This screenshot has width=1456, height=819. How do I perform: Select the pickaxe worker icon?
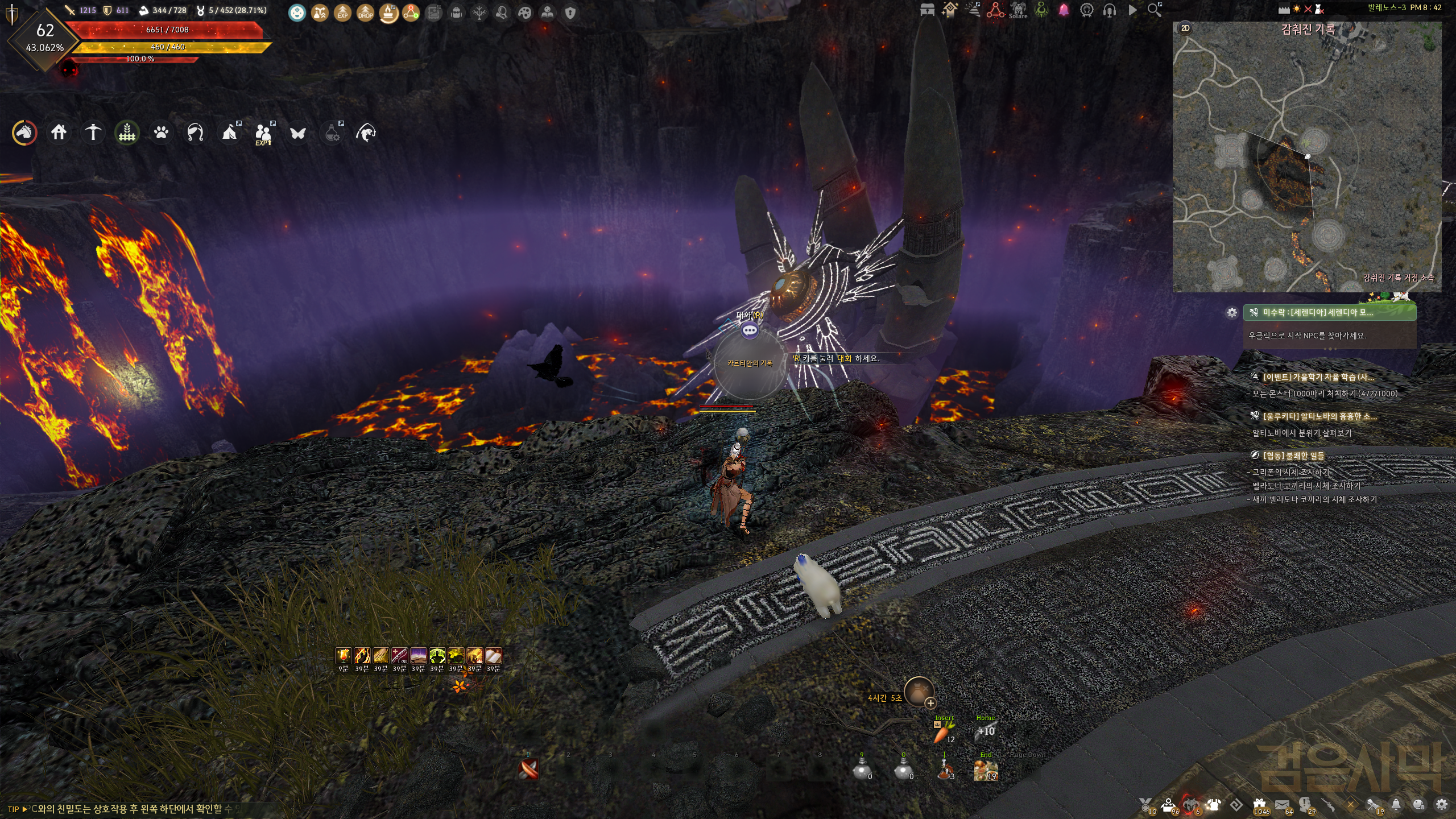93,133
